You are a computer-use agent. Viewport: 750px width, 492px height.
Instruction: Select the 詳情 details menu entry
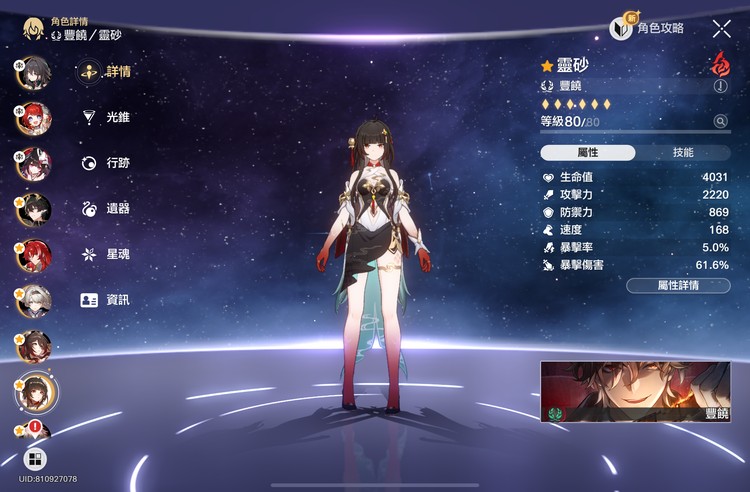[107, 71]
